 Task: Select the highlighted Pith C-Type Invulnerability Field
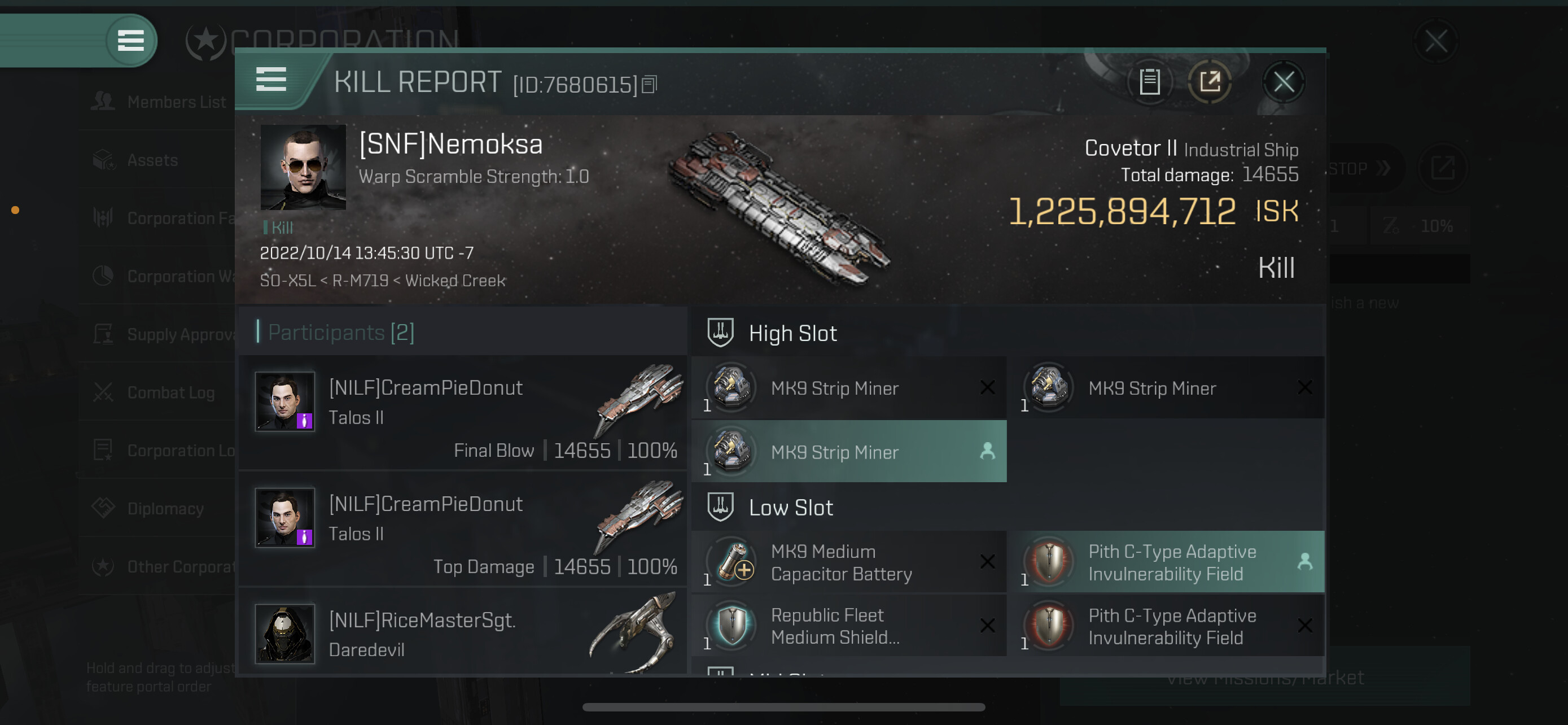coord(1165,562)
